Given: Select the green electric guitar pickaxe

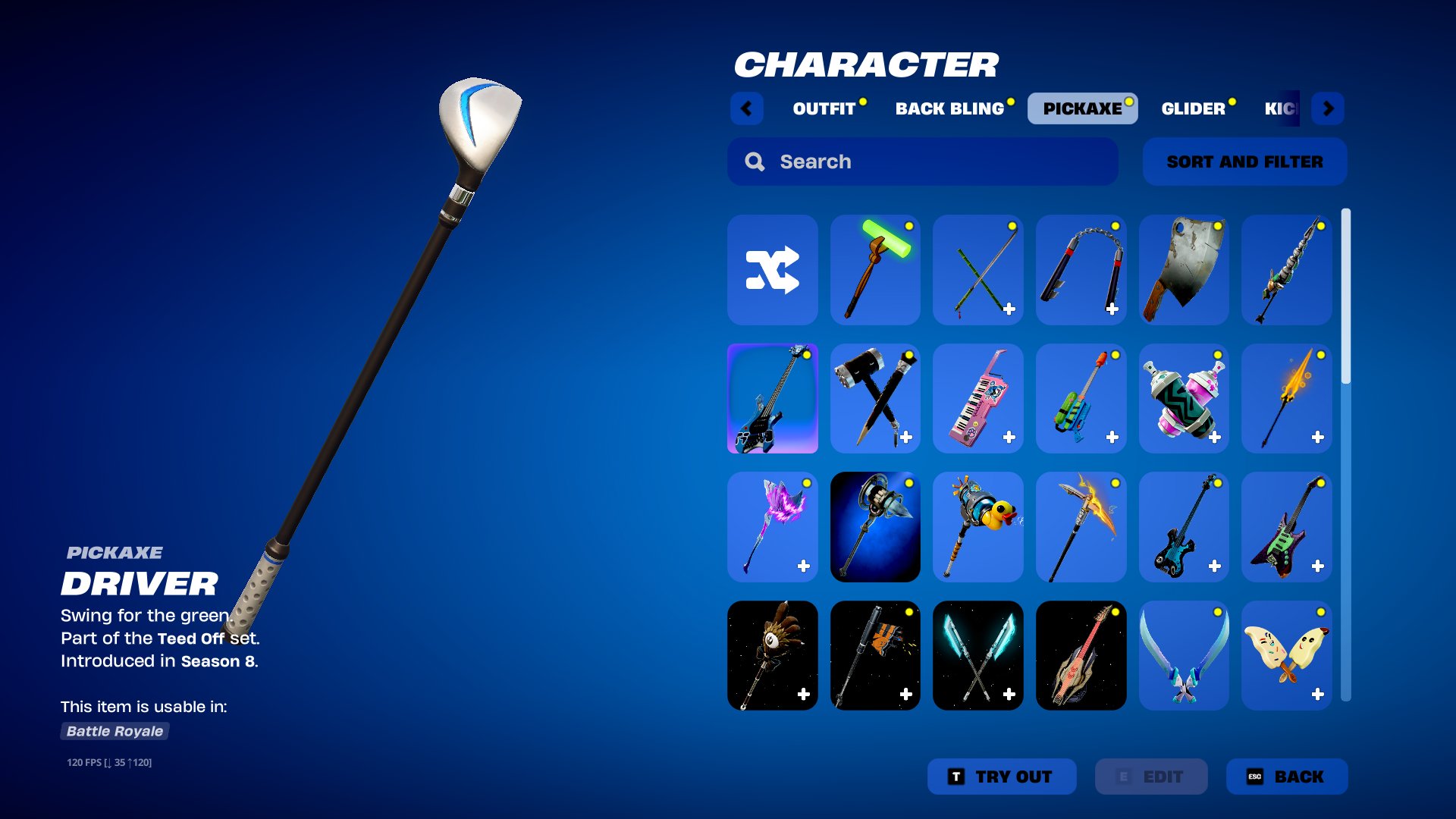Looking at the screenshot, I should [x=1286, y=527].
